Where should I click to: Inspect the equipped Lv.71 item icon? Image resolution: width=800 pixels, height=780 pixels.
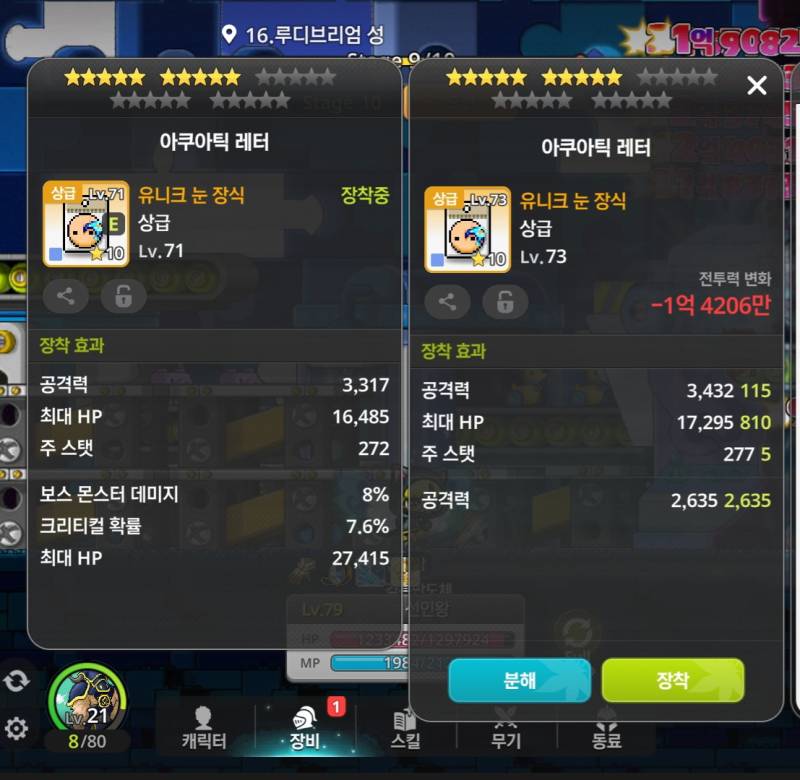pos(86,224)
